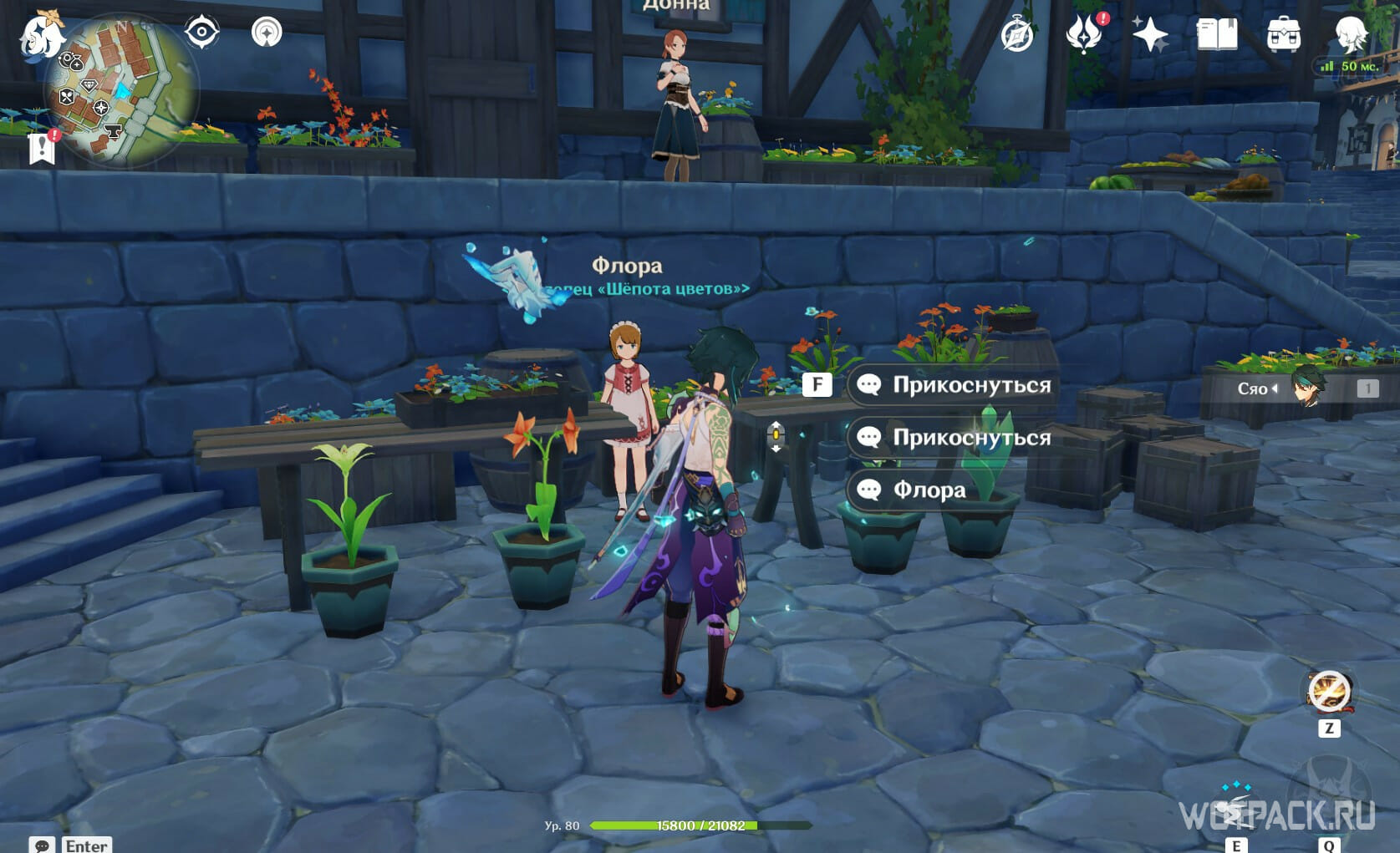
Task: Open the quest journal book icon
Action: pyautogui.click(x=1219, y=35)
